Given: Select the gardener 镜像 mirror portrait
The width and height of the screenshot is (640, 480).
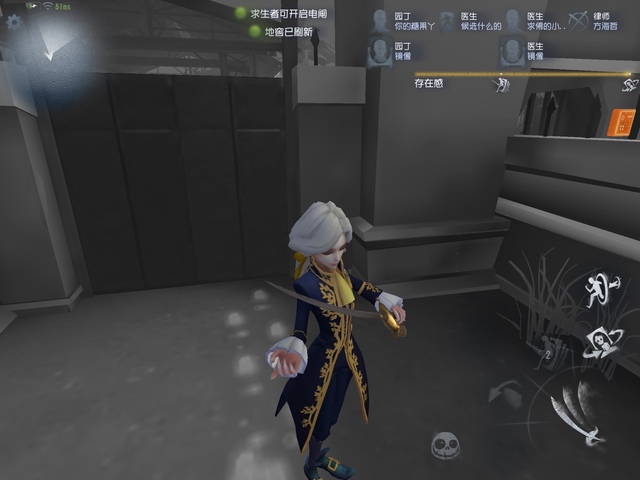Looking at the screenshot, I should [380, 51].
